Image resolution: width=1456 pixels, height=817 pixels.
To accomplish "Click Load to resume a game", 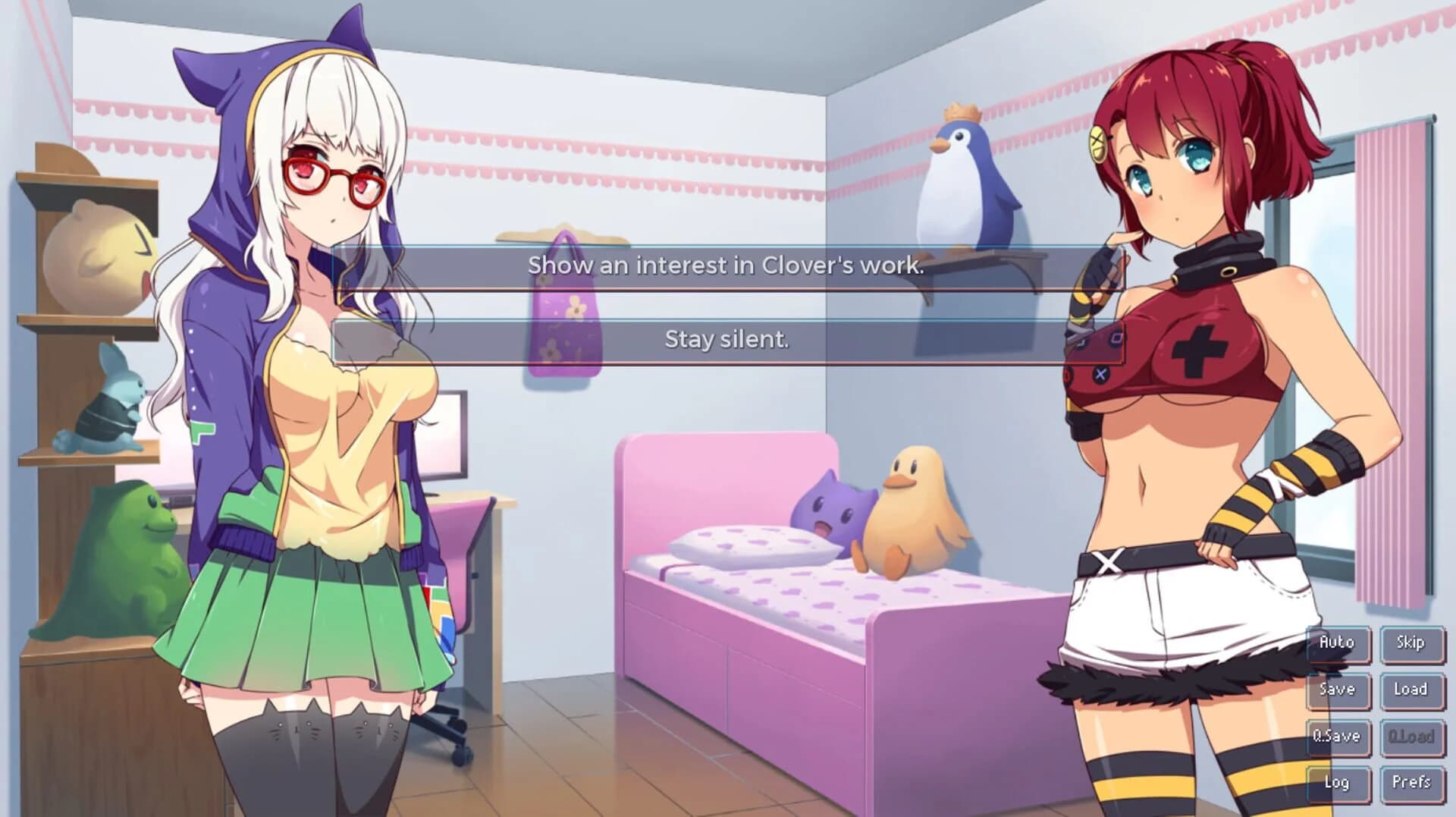I will [x=1410, y=690].
